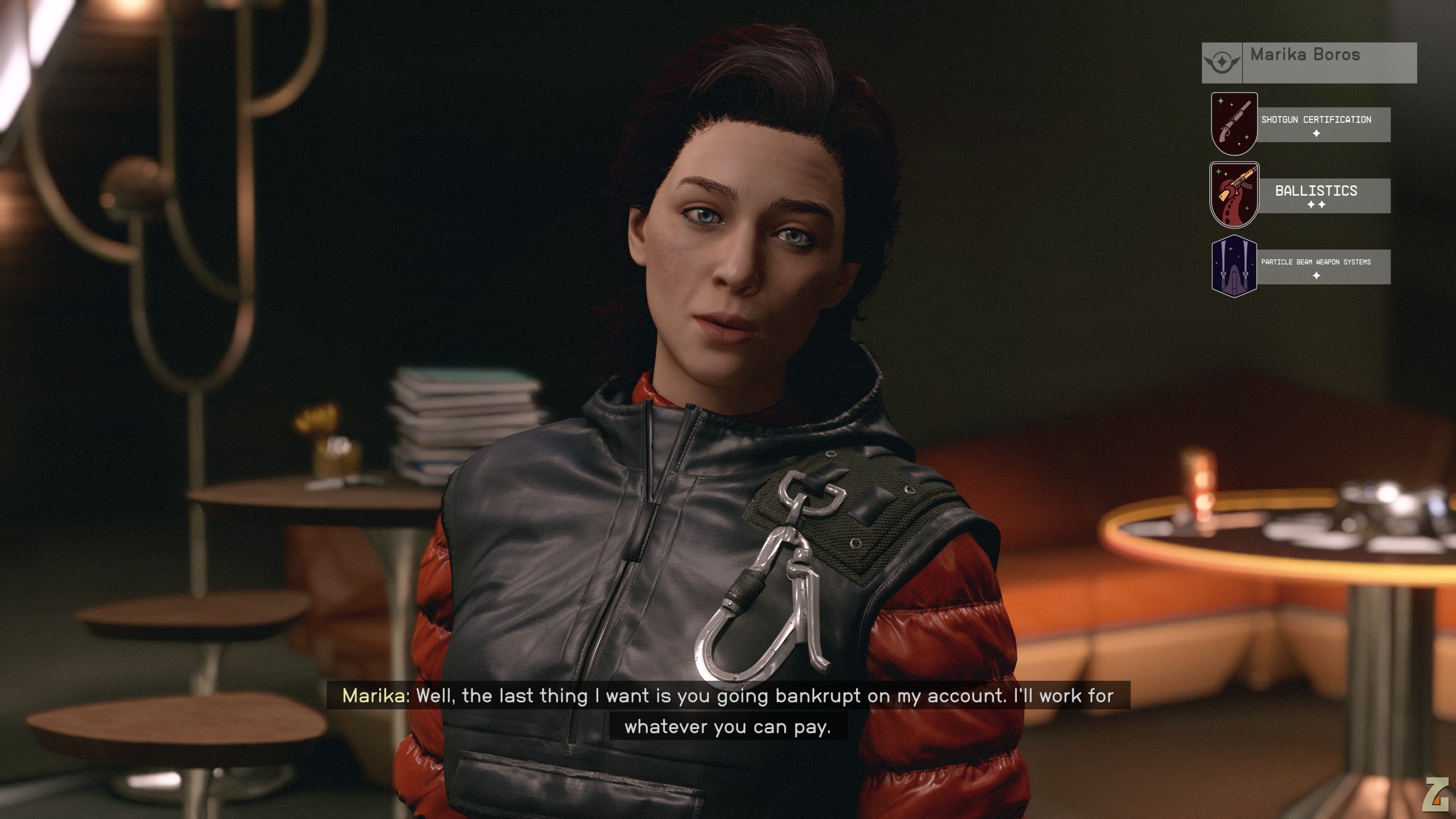The width and height of the screenshot is (1456, 819).
Task: Click the Shotgun Certification skill badge
Action: [1234, 124]
